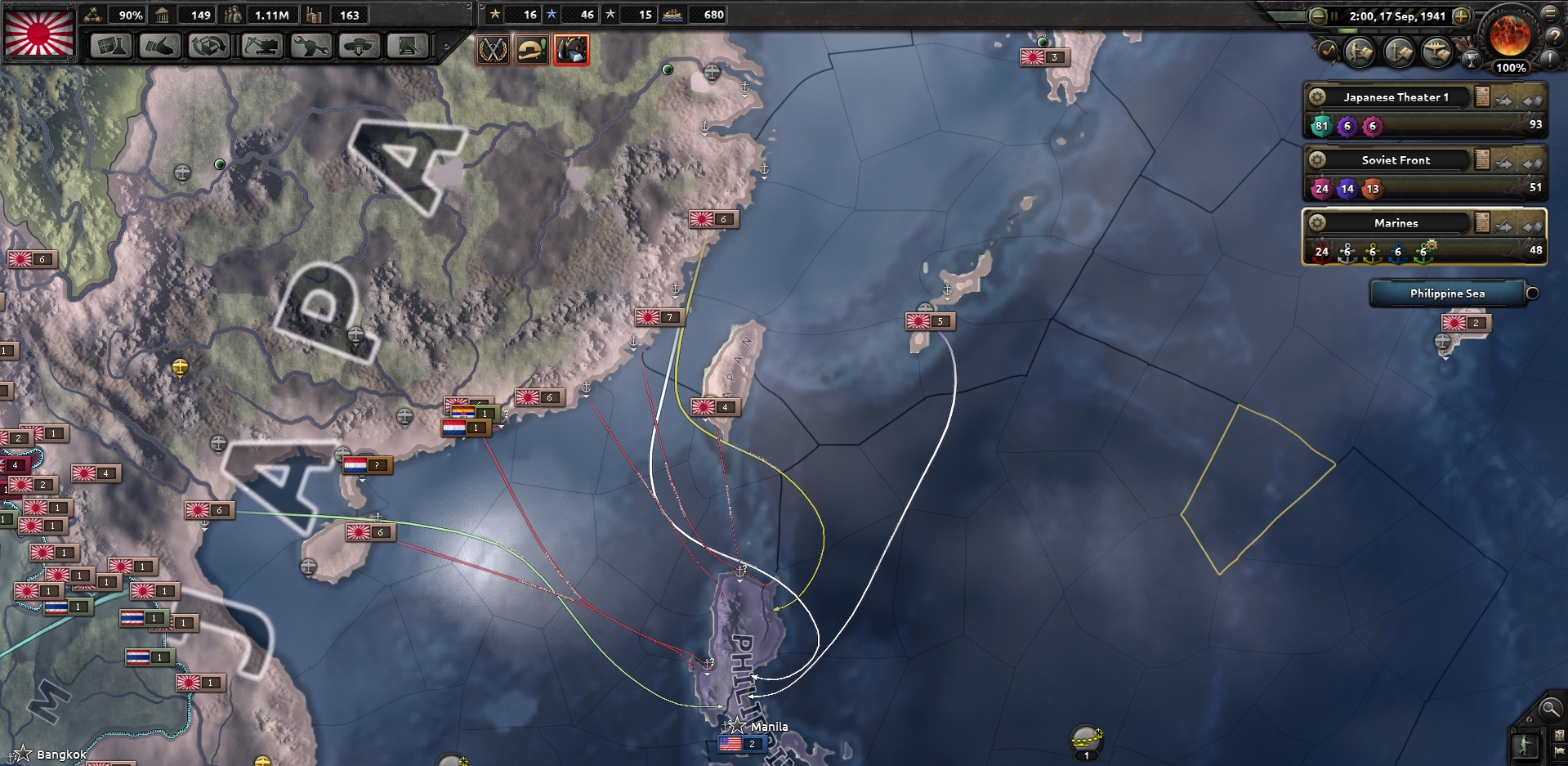Open the Trade menu
1568x766 pixels.
coord(208,47)
